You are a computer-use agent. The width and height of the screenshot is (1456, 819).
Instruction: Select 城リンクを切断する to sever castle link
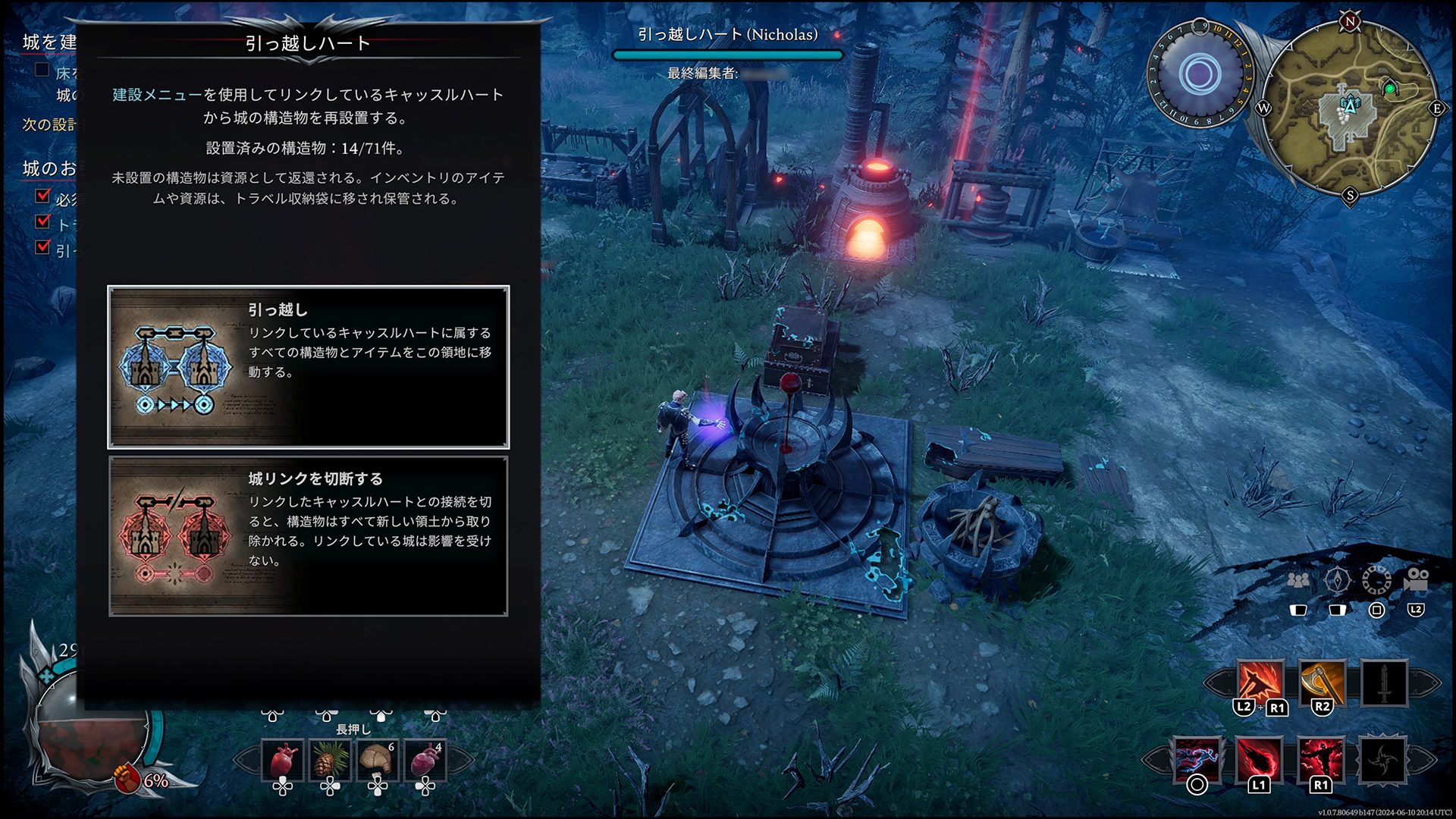pyautogui.click(x=309, y=536)
